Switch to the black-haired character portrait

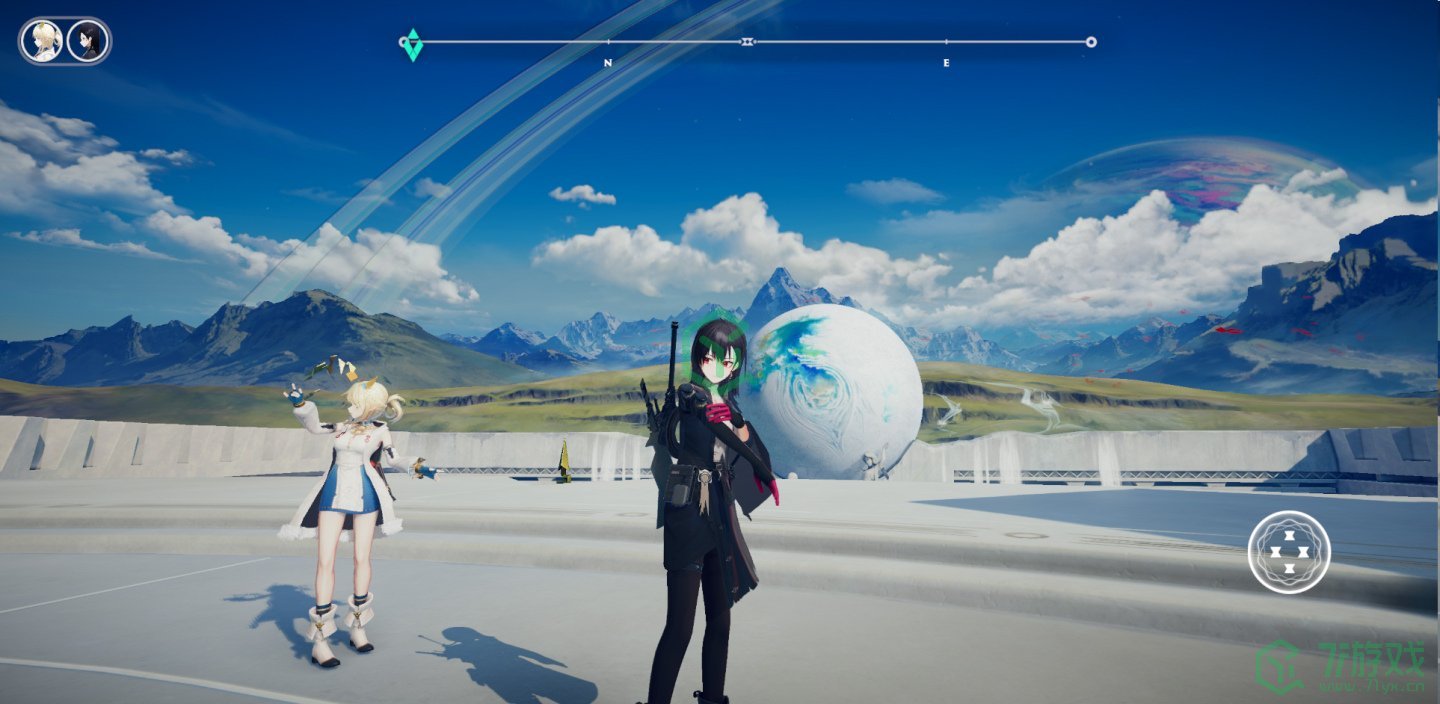pos(88,41)
